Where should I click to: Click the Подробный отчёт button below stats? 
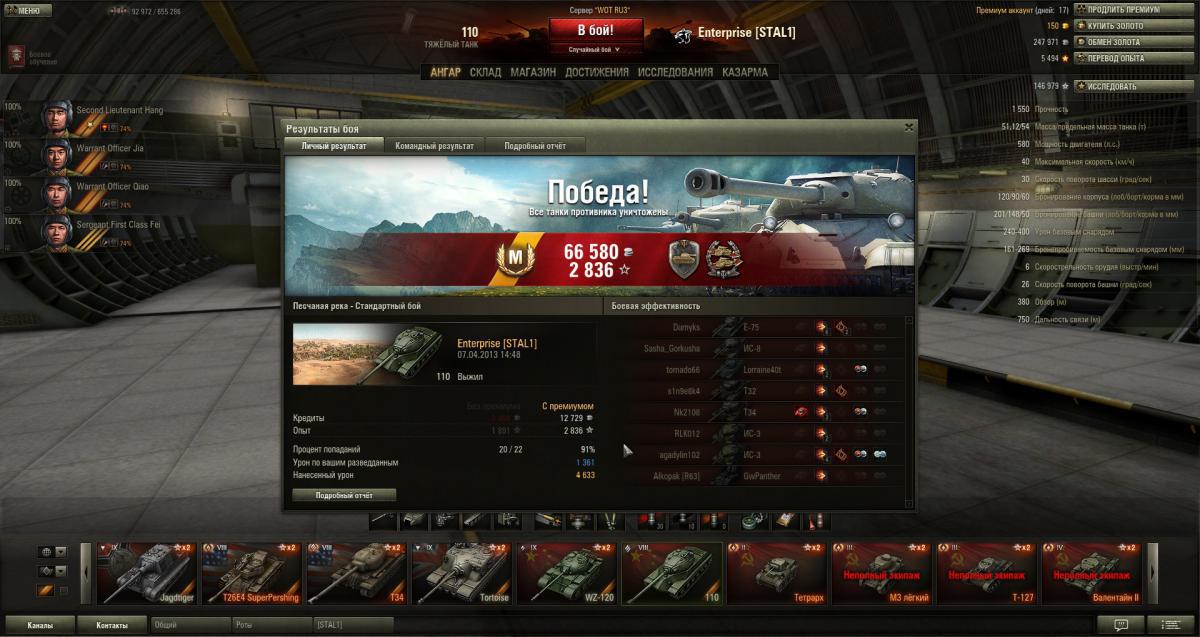click(344, 495)
